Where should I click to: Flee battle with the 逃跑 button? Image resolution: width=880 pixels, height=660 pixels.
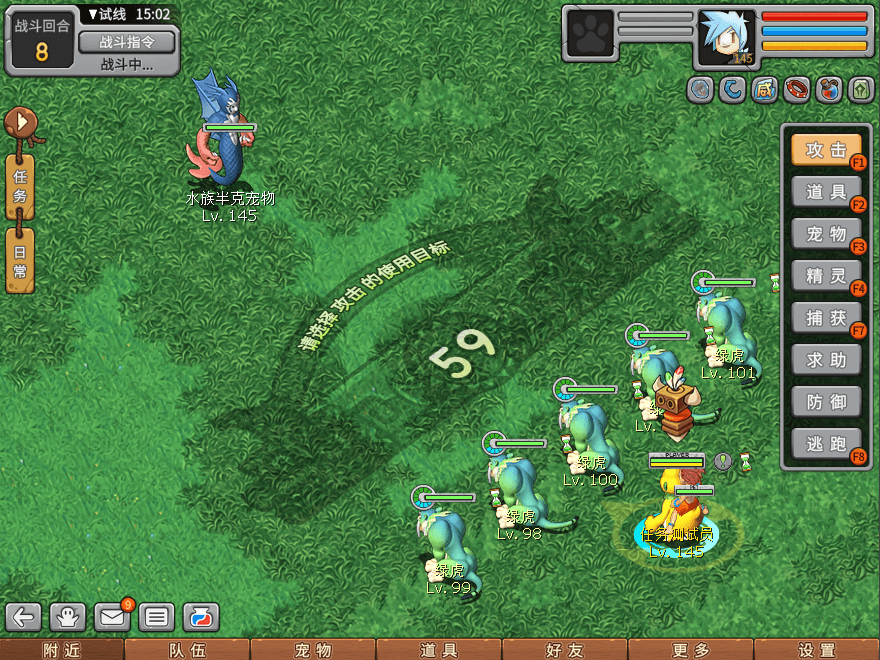click(826, 443)
